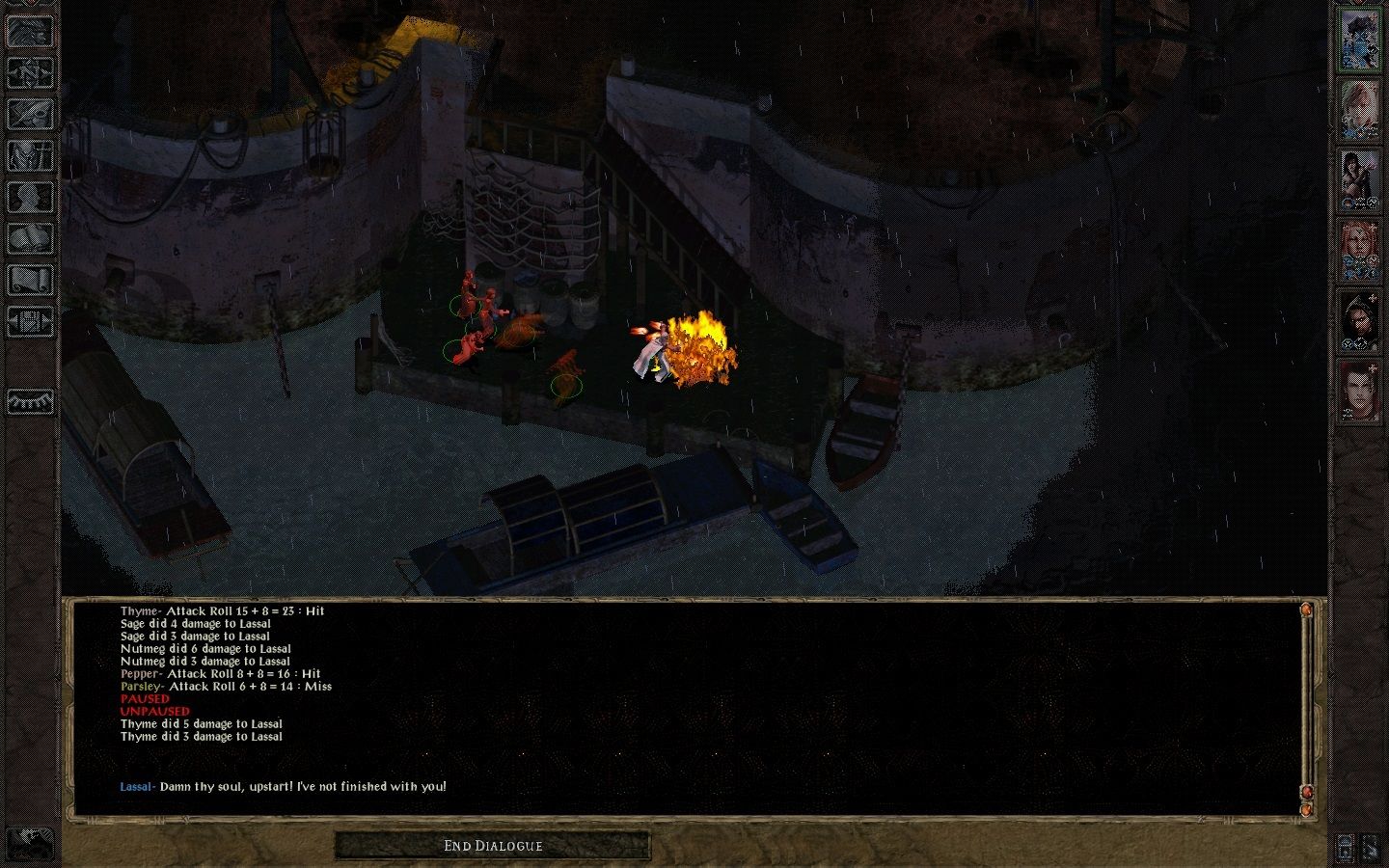Click the dialogue log's top scroll arrow
Image resolution: width=1389 pixels, height=868 pixels.
coord(1306,610)
